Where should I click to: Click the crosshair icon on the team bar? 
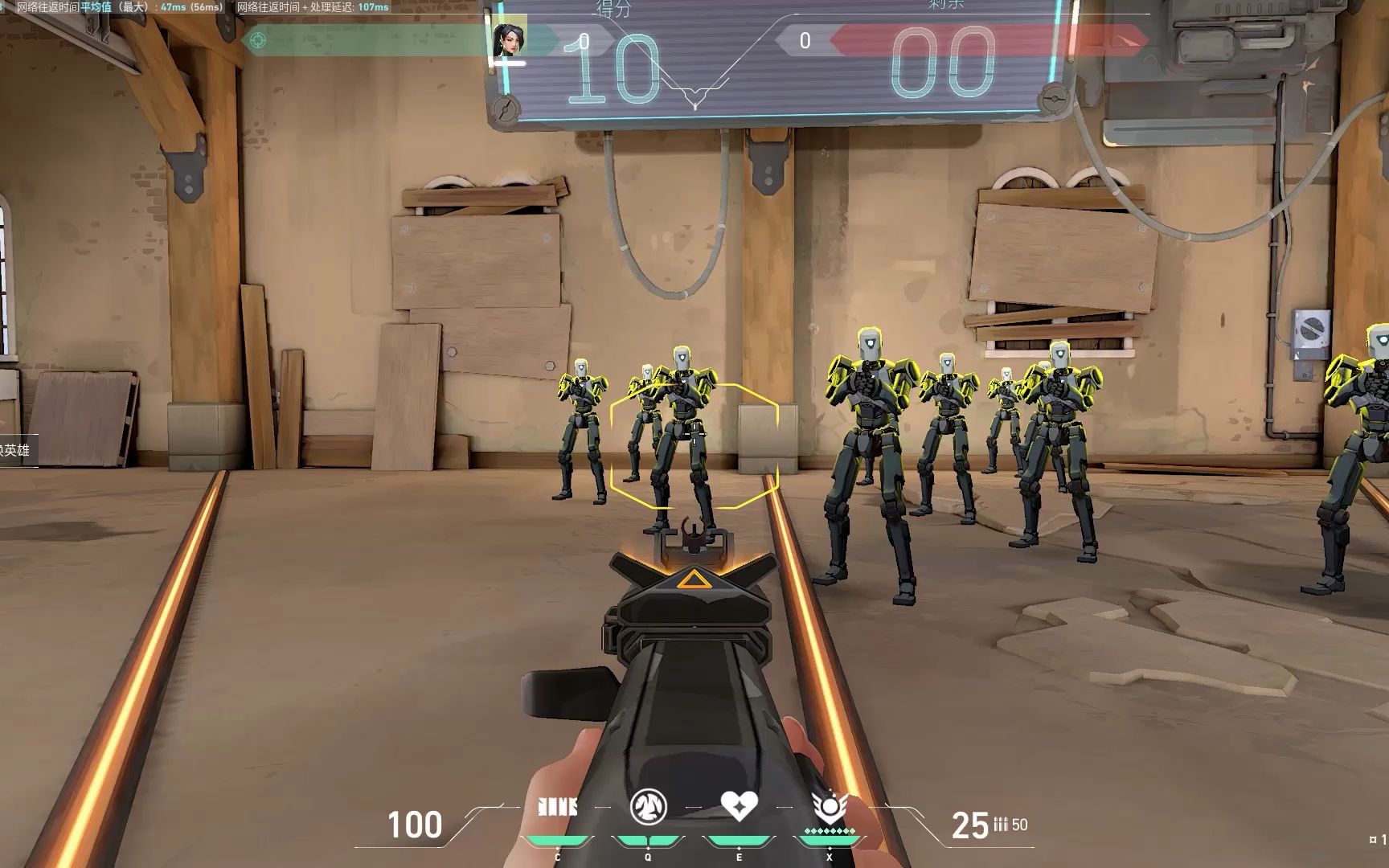tap(258, 39)
